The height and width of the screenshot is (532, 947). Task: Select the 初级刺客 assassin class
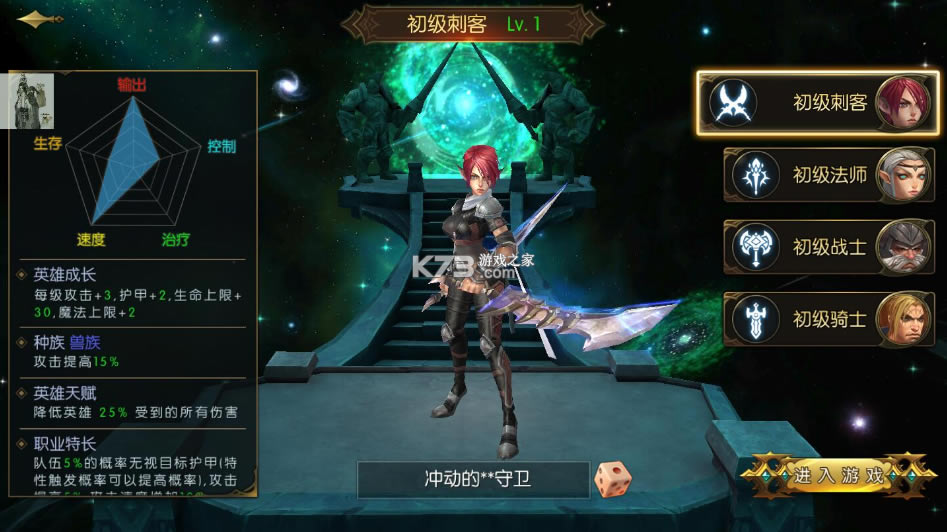818,102
